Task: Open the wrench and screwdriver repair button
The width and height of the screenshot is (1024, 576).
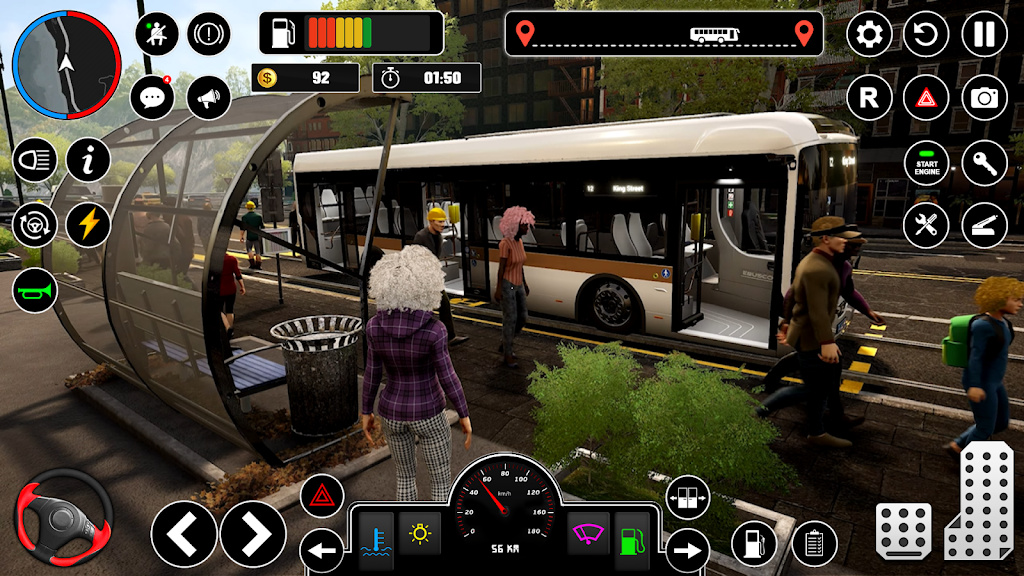Action: tap(926, 224)
